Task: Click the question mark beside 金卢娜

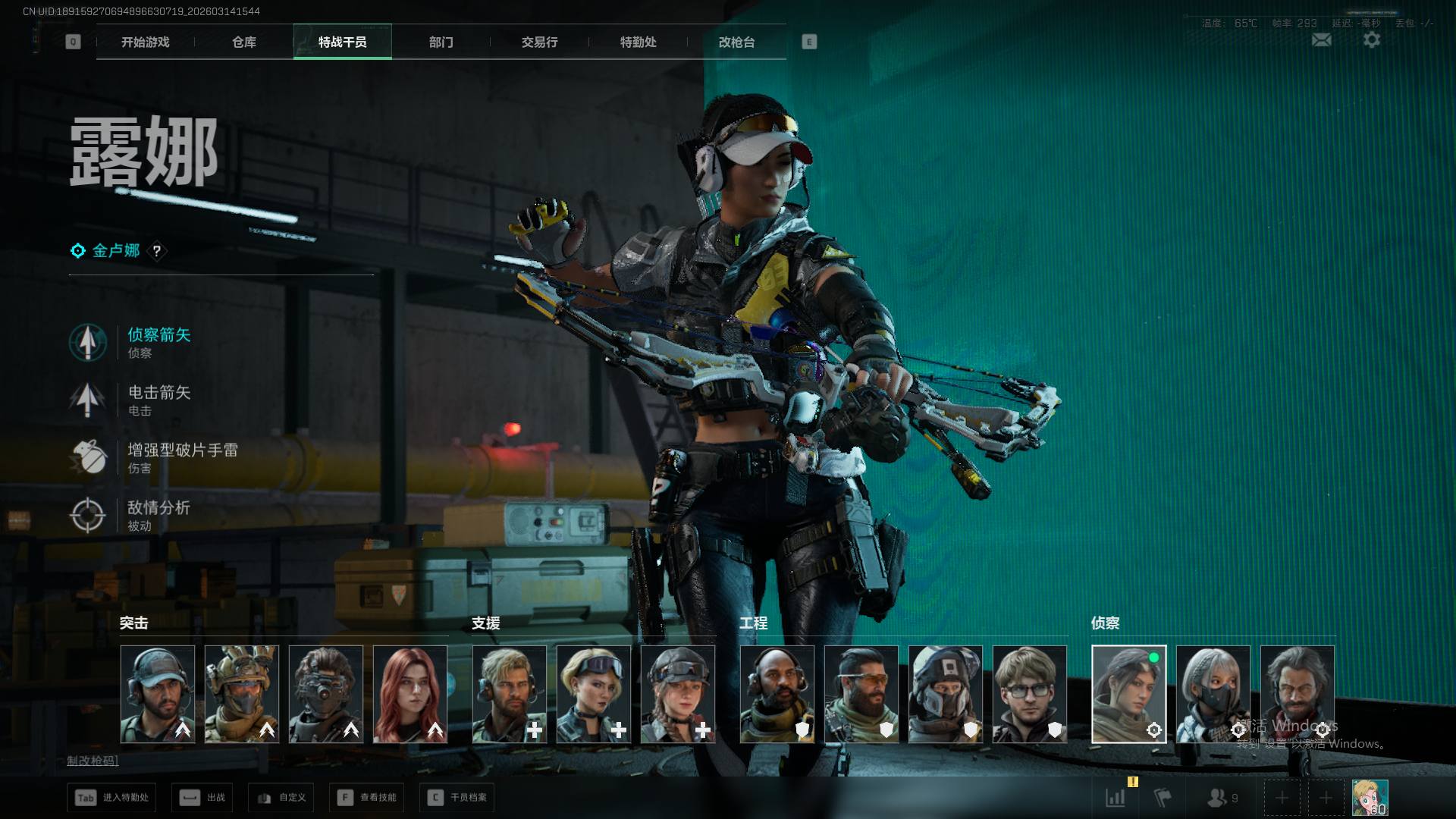Action: (157, 251)
